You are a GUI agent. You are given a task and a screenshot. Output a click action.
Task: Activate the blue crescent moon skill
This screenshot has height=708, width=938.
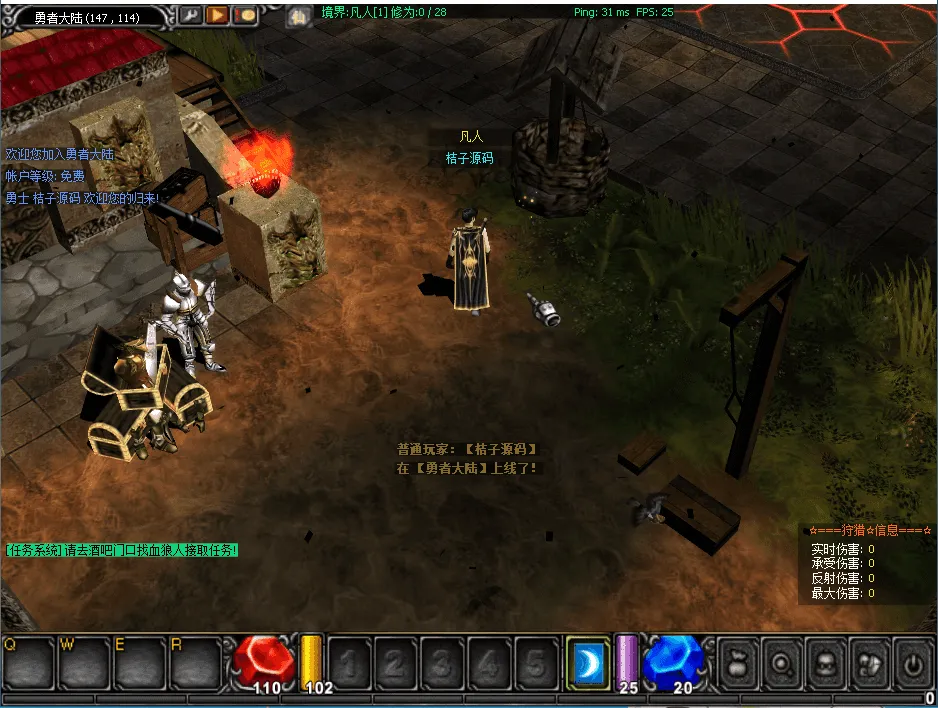click(587, 662)
